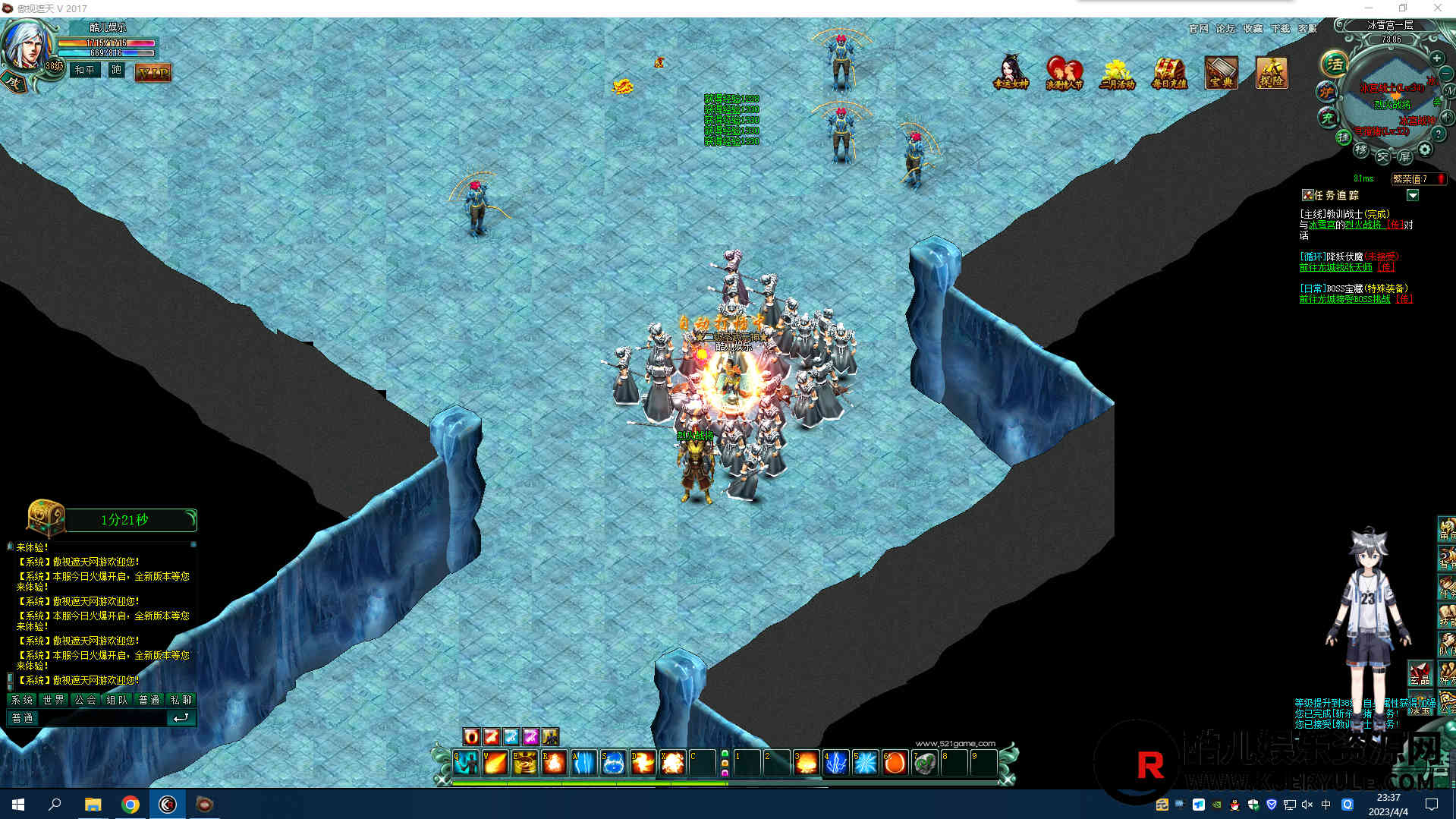Open the 每日充值 daily recharge chest
1456x819 pixels.
[1169, 73]
